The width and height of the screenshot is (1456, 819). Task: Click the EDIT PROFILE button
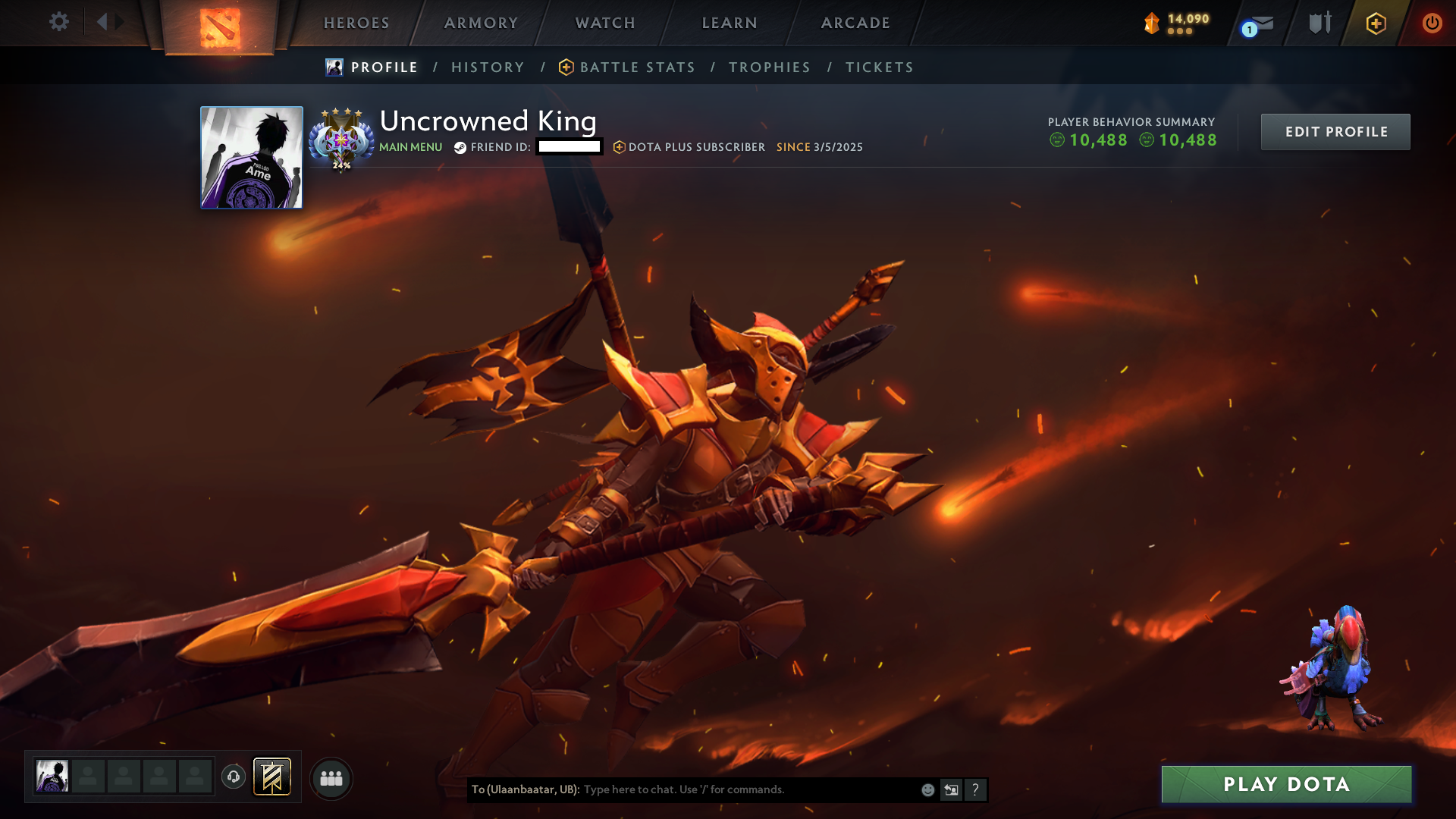tap(1335, 131)
